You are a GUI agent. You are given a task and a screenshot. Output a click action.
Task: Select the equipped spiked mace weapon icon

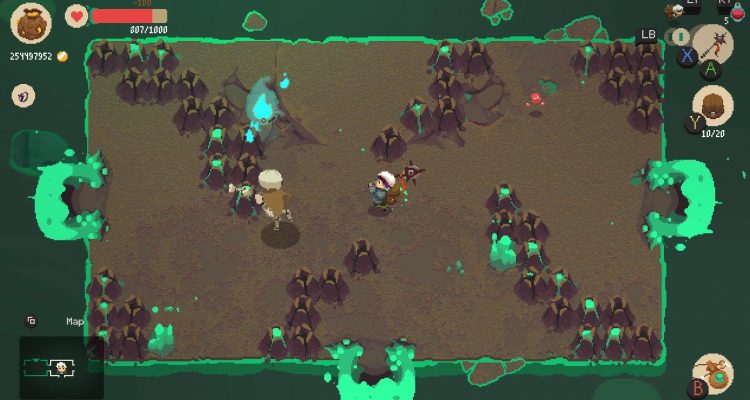[712, 45]
